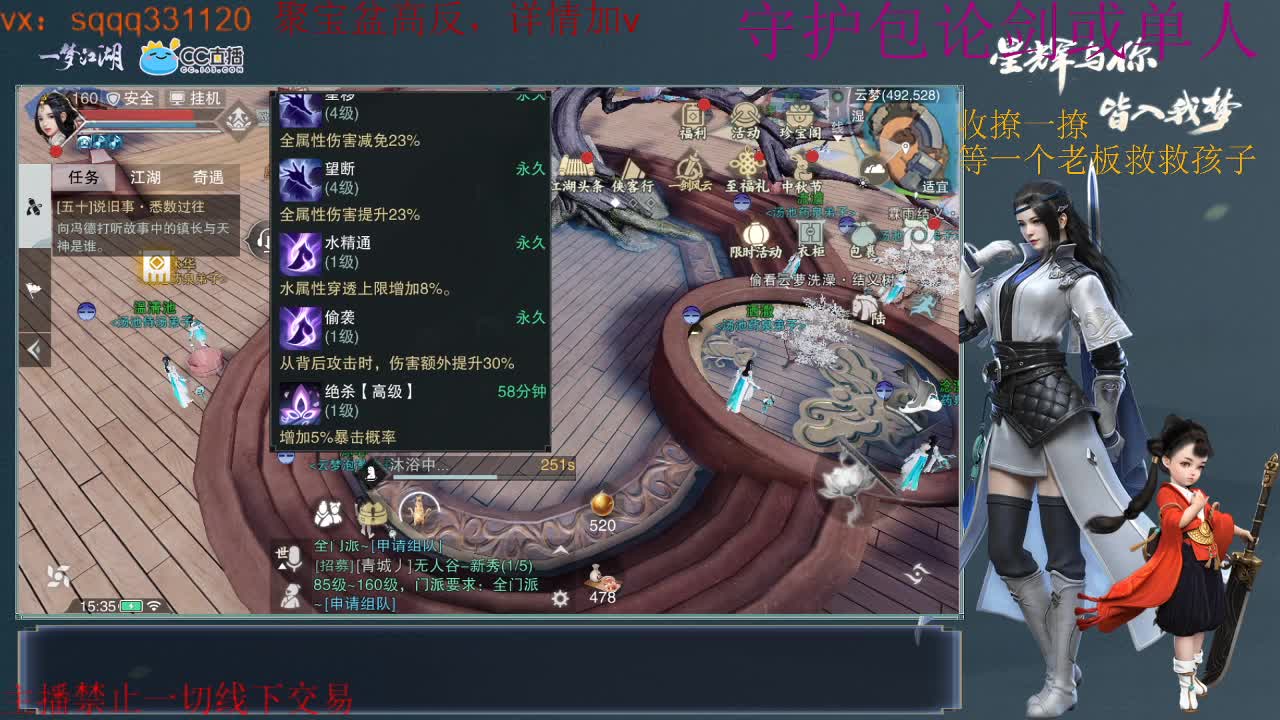The height and width of the screenshot is (720, 1280).
Task: Collapse the left task panel arrow
Action: pyautogui.click(x=35, y=350)
